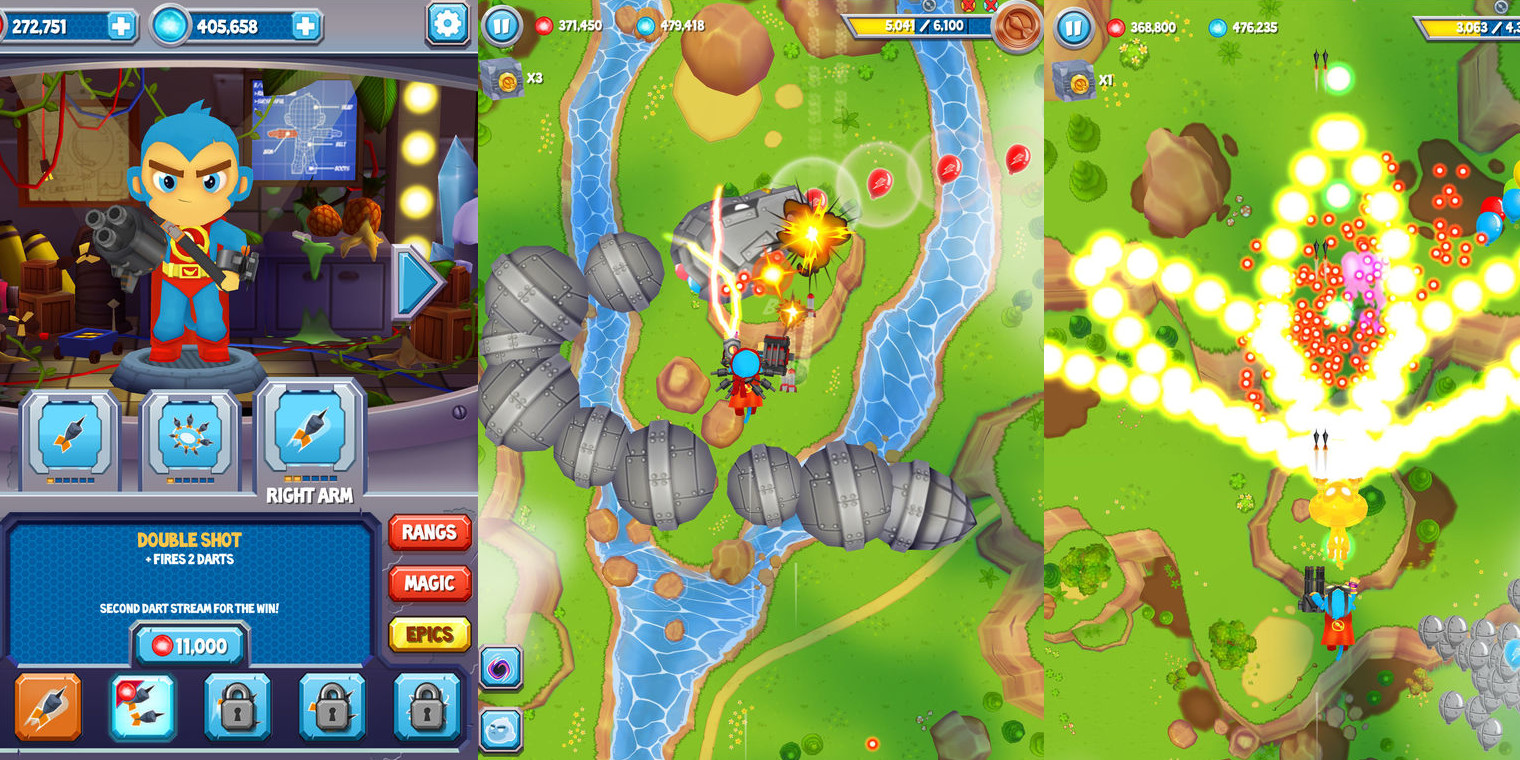The width and height of the screenshot is (1520, 760).
Task: Pause the middle level
Action: coord(500,27)
